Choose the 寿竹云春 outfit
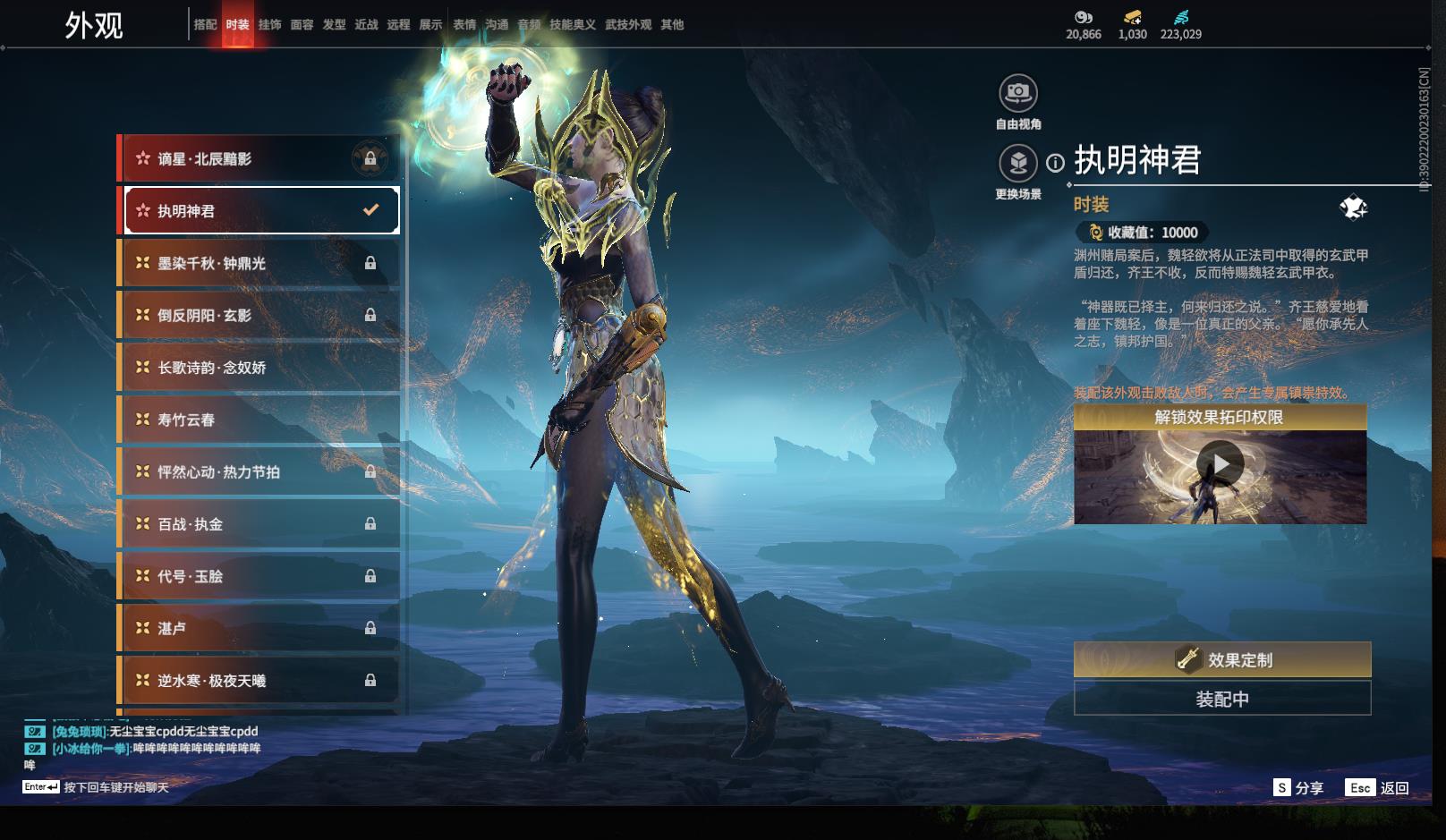 click(x=259, y=420)
